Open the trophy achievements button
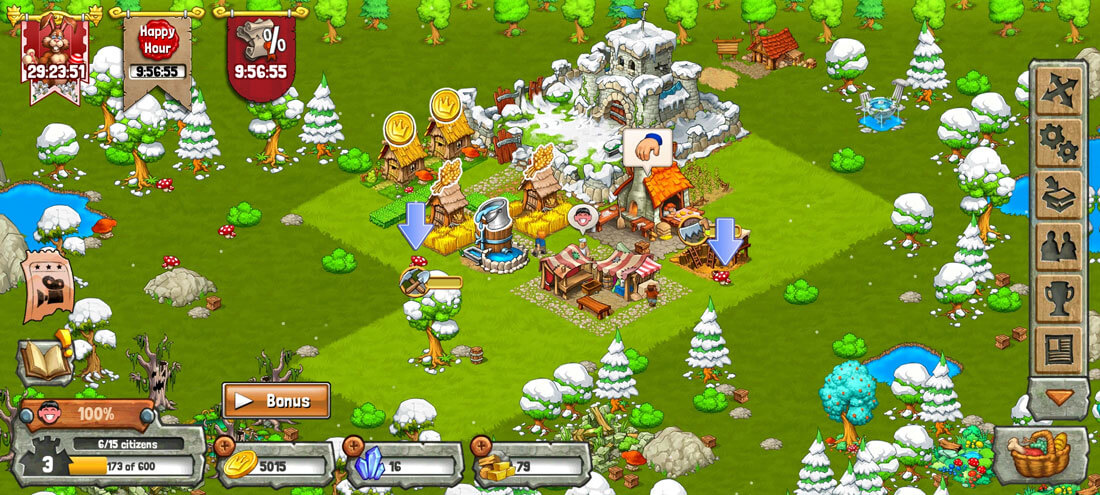This screenshot has height=495, width=1100. (1058, 299)
